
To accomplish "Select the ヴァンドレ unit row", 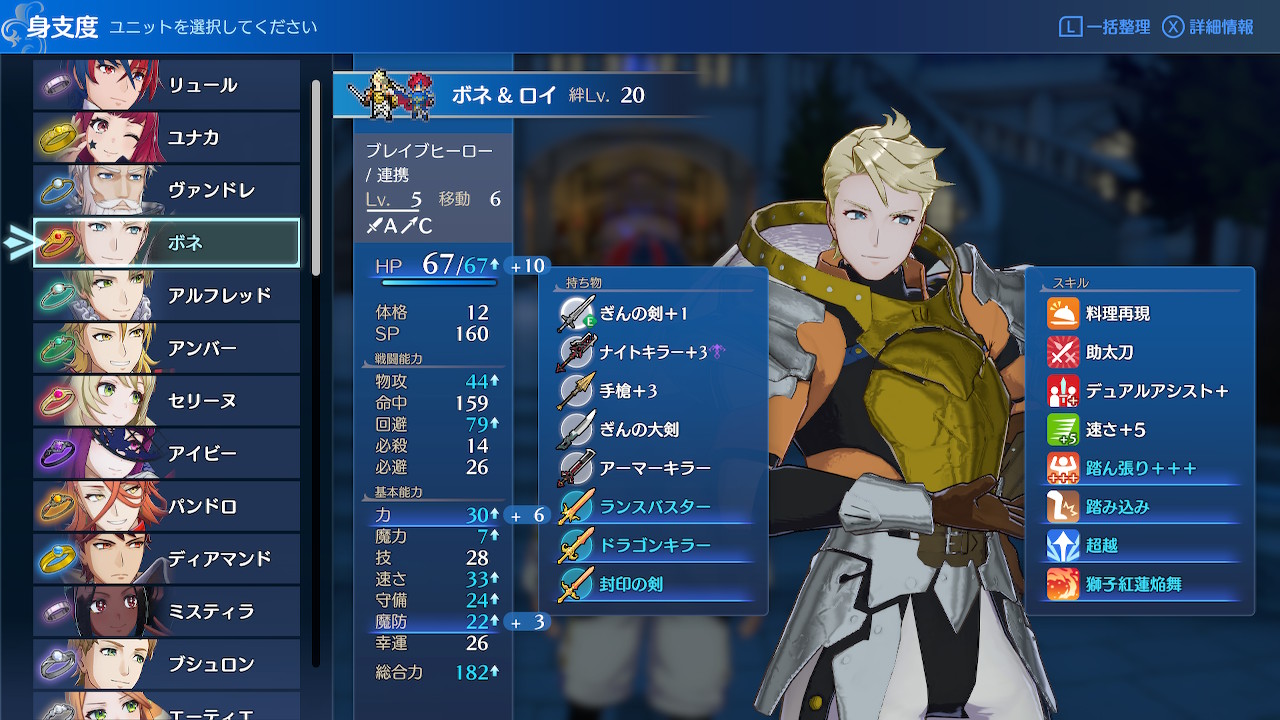I will coord(166,190).
